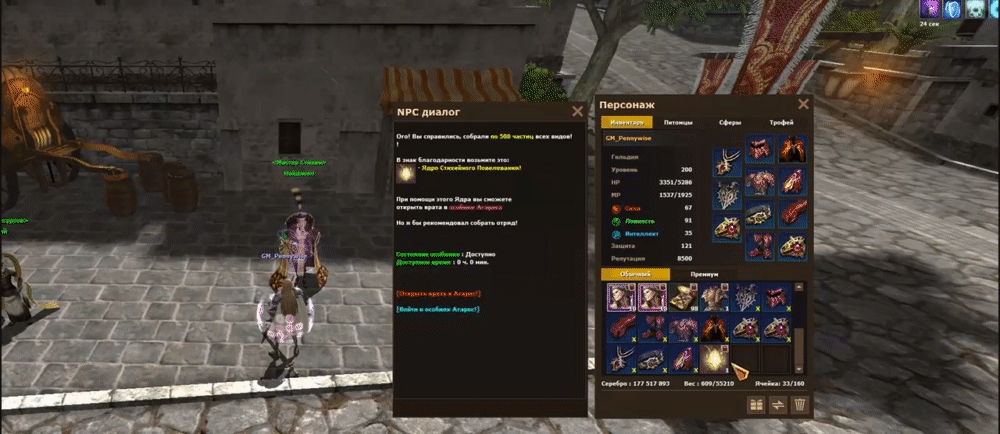1000x434 pixels.
Task: Close the Персонаж character window
Action: point(803,103)
